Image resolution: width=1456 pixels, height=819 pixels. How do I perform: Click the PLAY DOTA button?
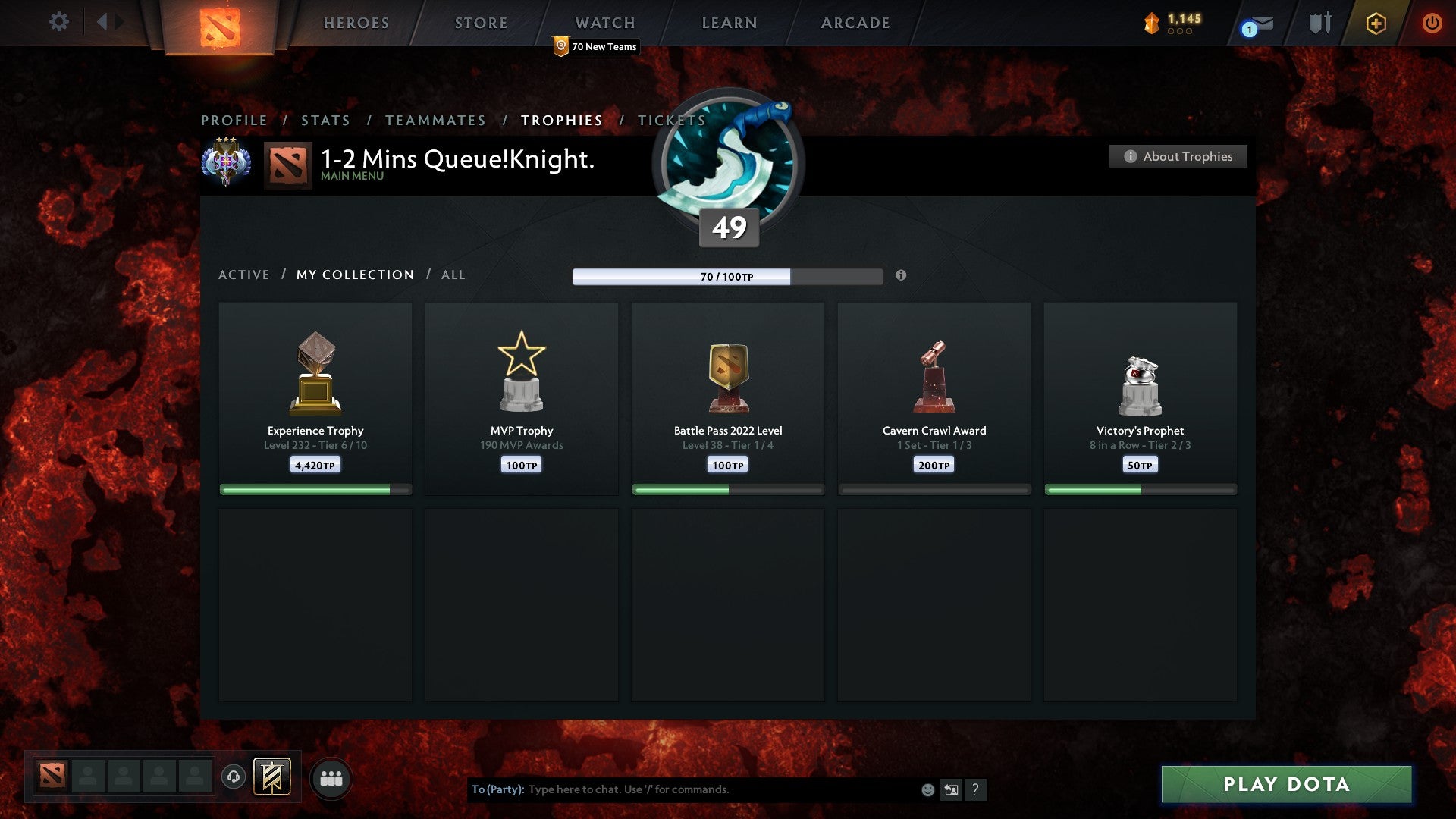[x=1284, y=785]
